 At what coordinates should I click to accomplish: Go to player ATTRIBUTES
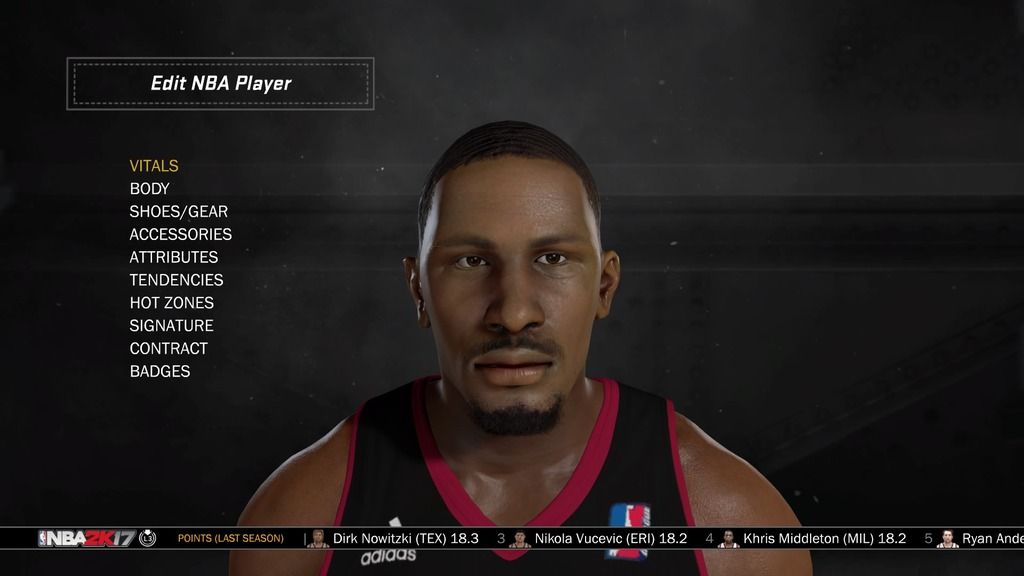(x=174, y=257)
